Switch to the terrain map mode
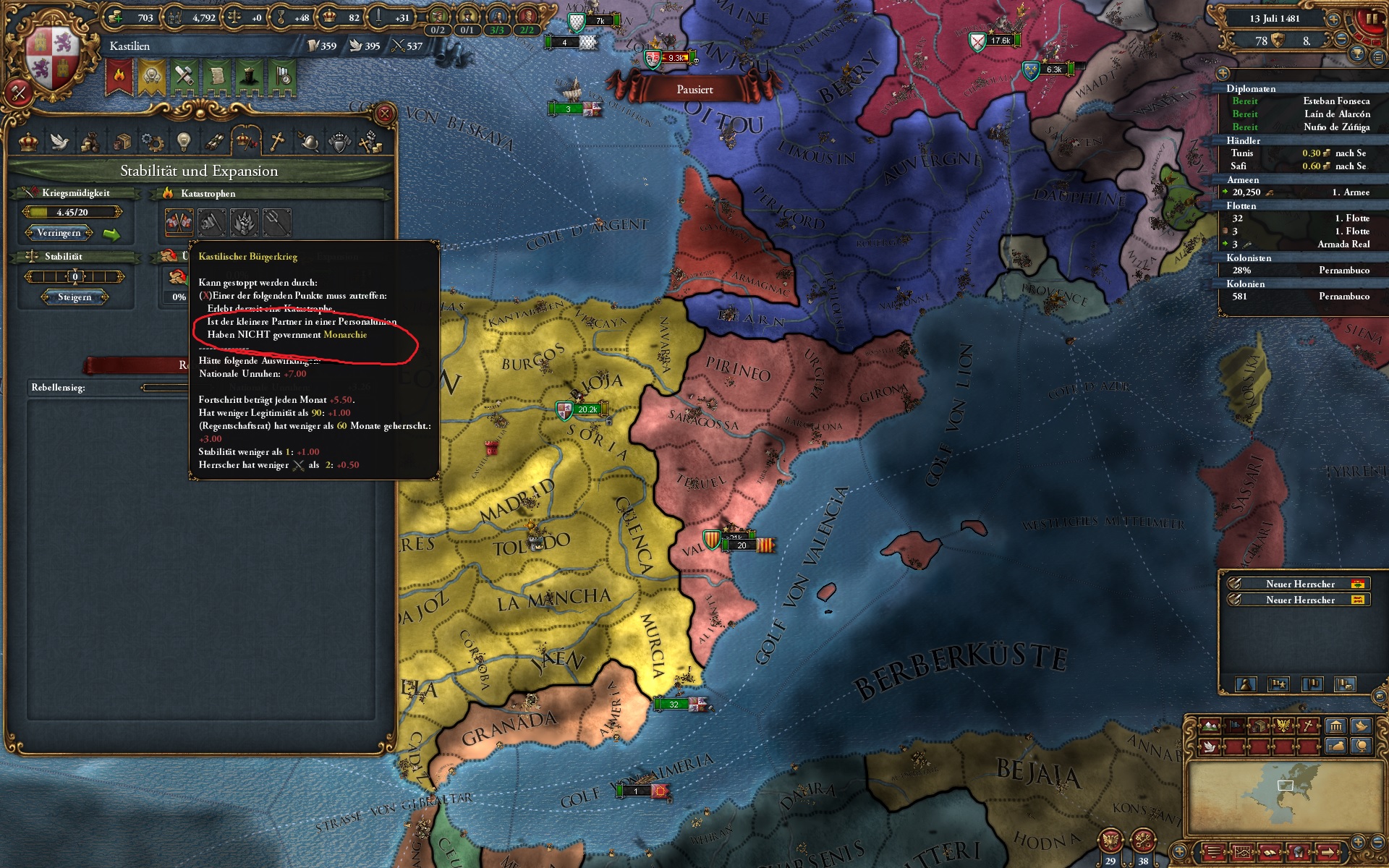Screen dimensions: 1389x868 [x=1210, y=726]
